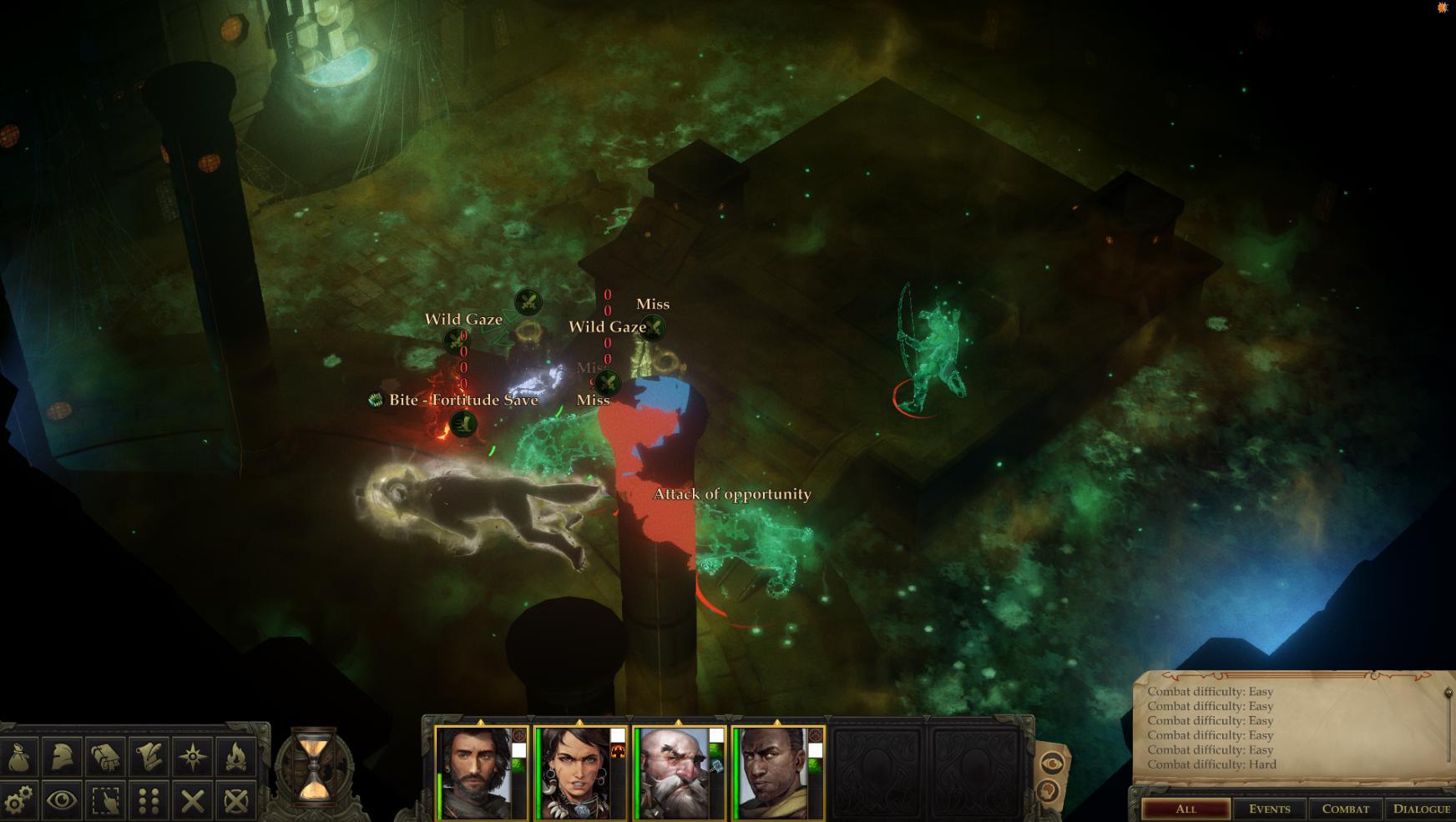Viewport: 1456px width, 822px height.
Task: Open the inventory bag icon
Action: coord(18,755)
